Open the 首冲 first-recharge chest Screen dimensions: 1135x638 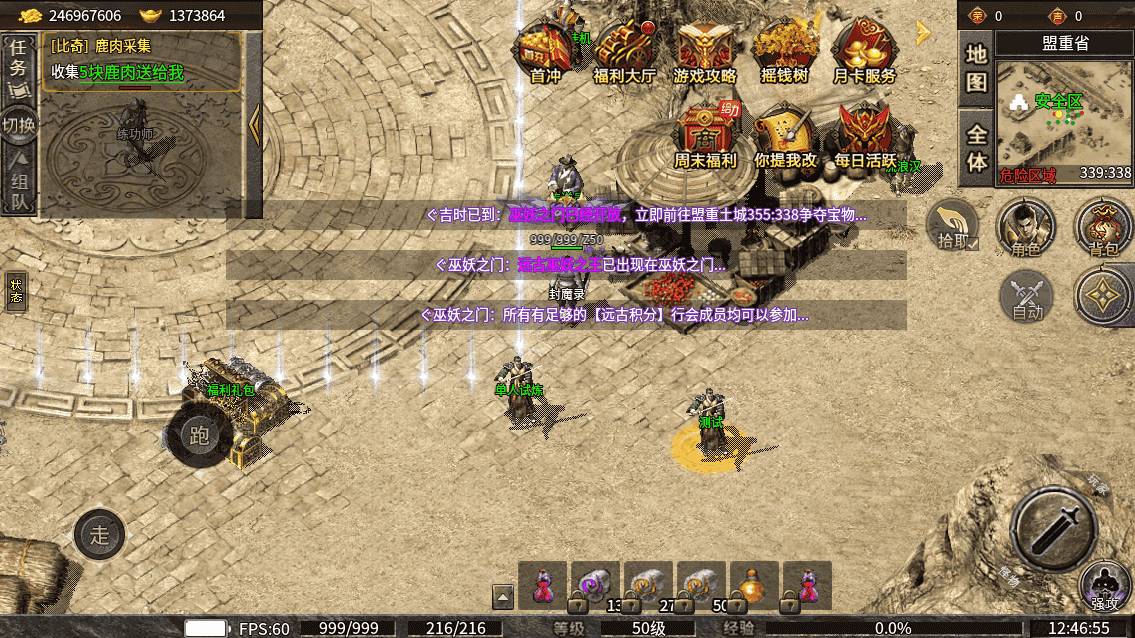coord(545,50)
